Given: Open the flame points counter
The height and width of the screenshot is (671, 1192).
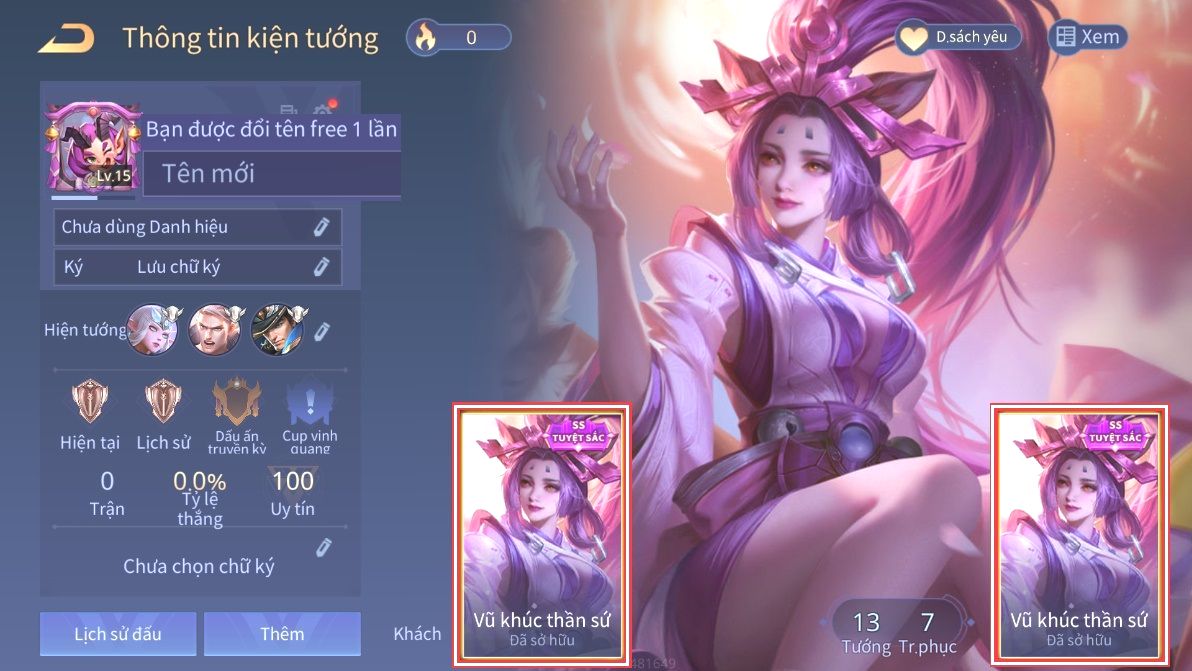Looking at the screenshot, I should pyautogui.click(x=459, y=38).
